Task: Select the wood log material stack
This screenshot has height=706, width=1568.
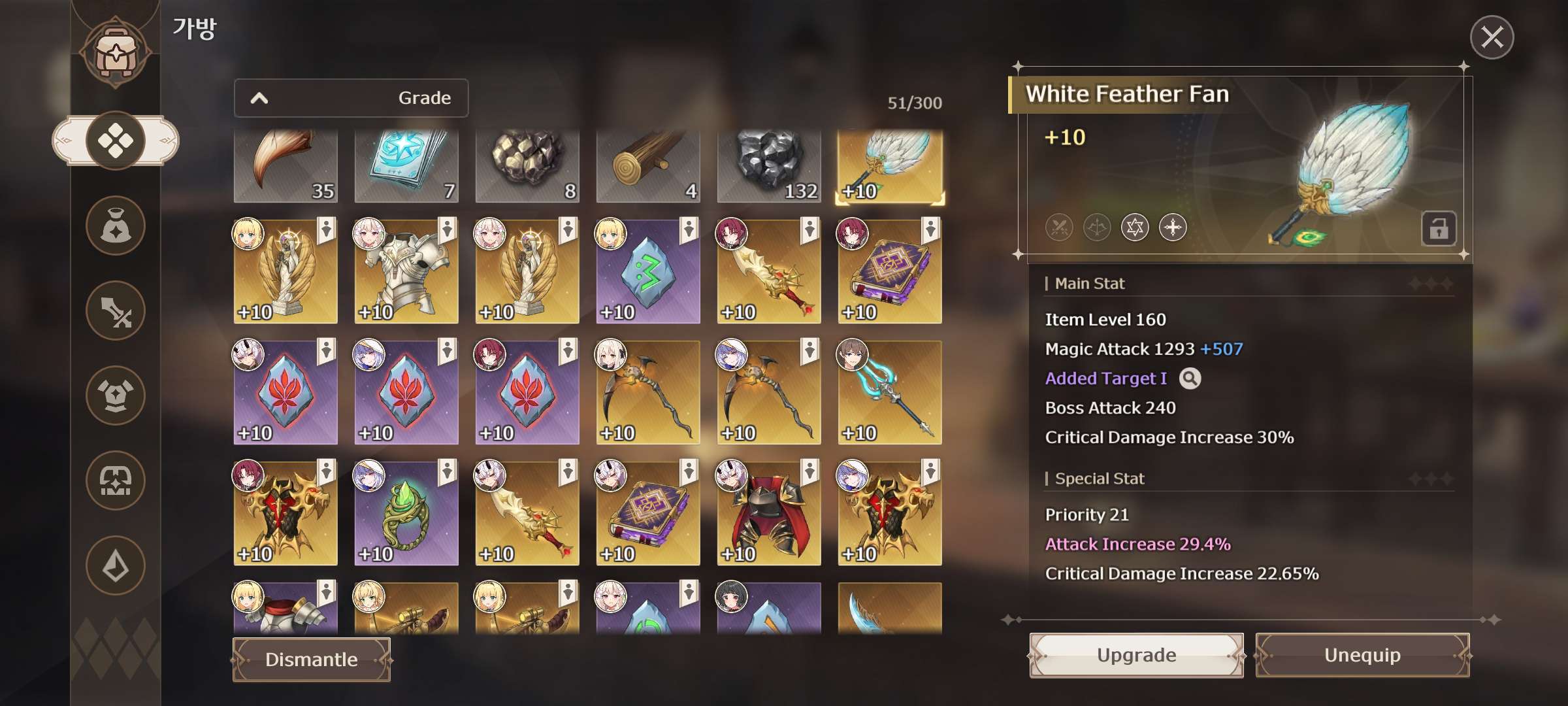Action: click(647, 166)
